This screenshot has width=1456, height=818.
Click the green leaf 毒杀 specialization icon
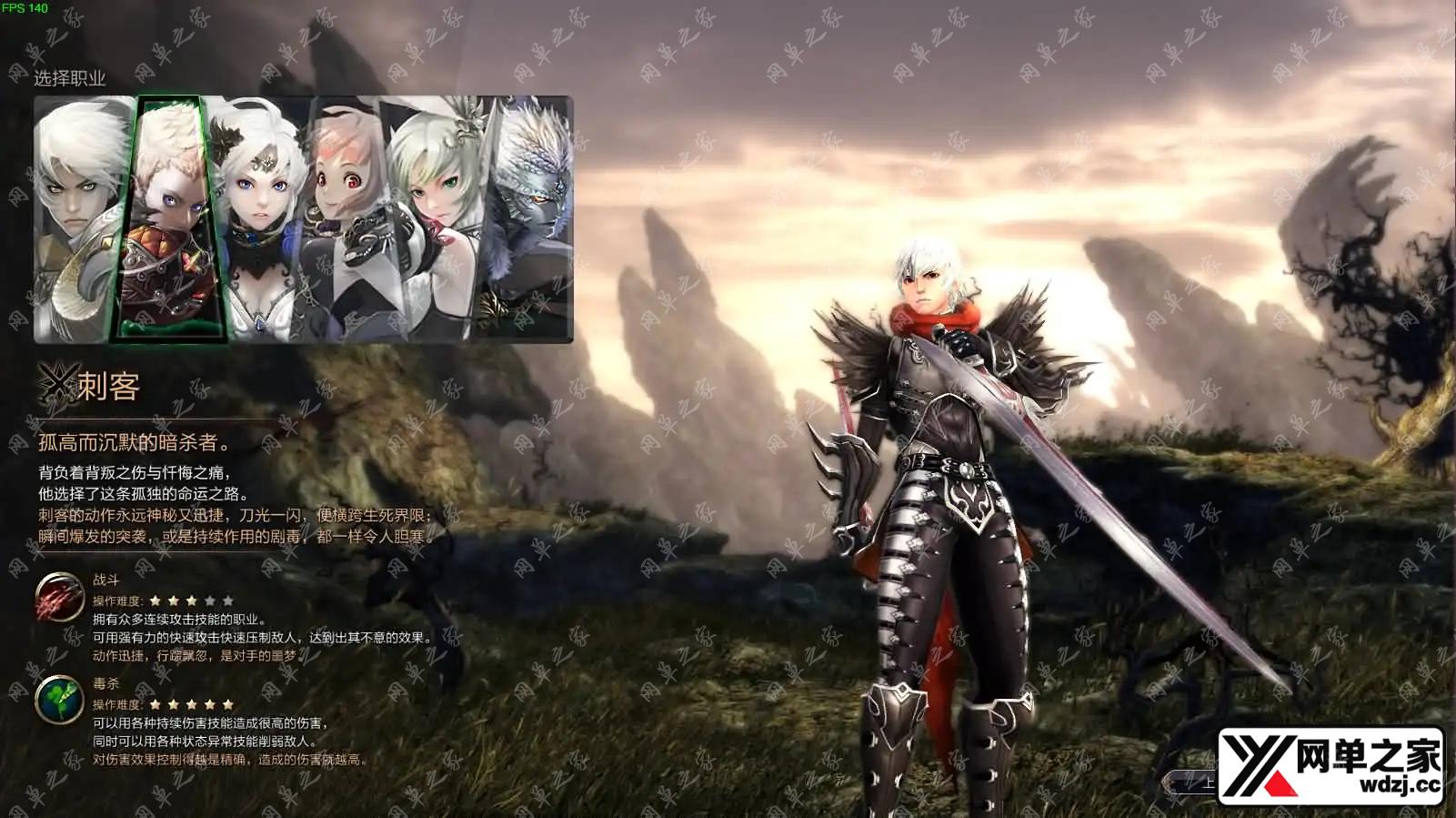(60, 701)
